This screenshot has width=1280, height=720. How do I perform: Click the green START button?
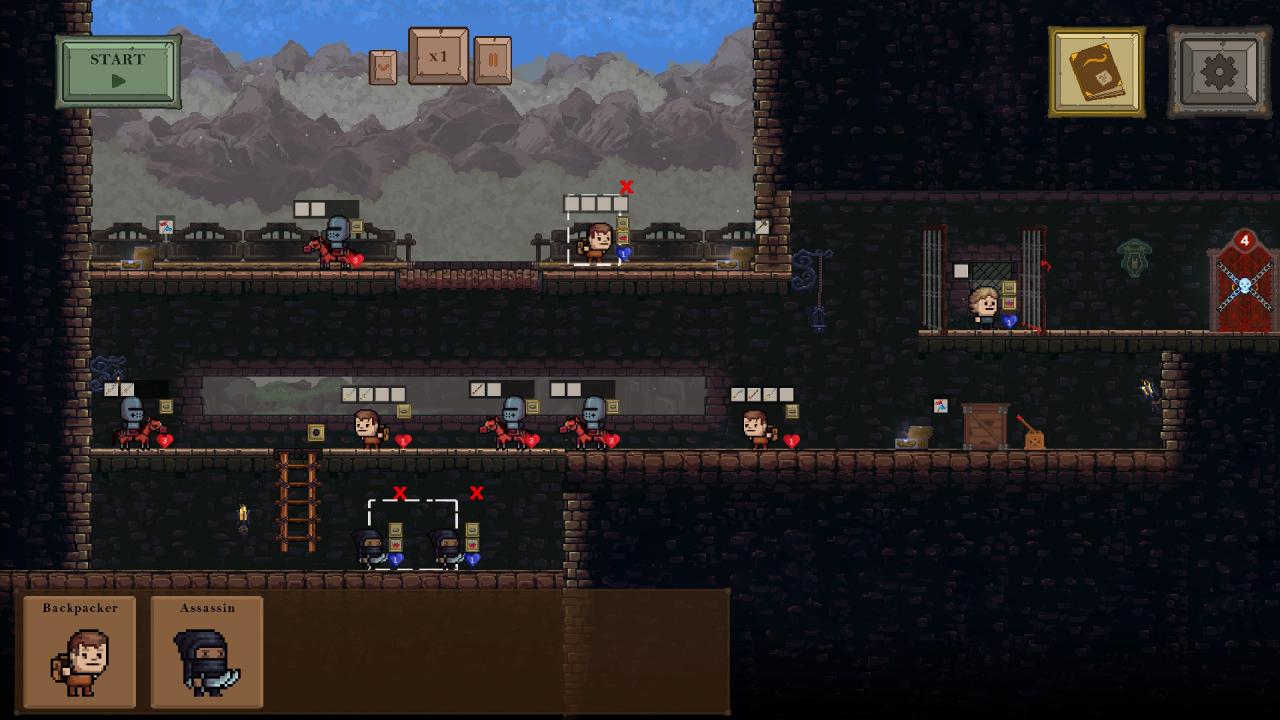click(x=118, y=71)
